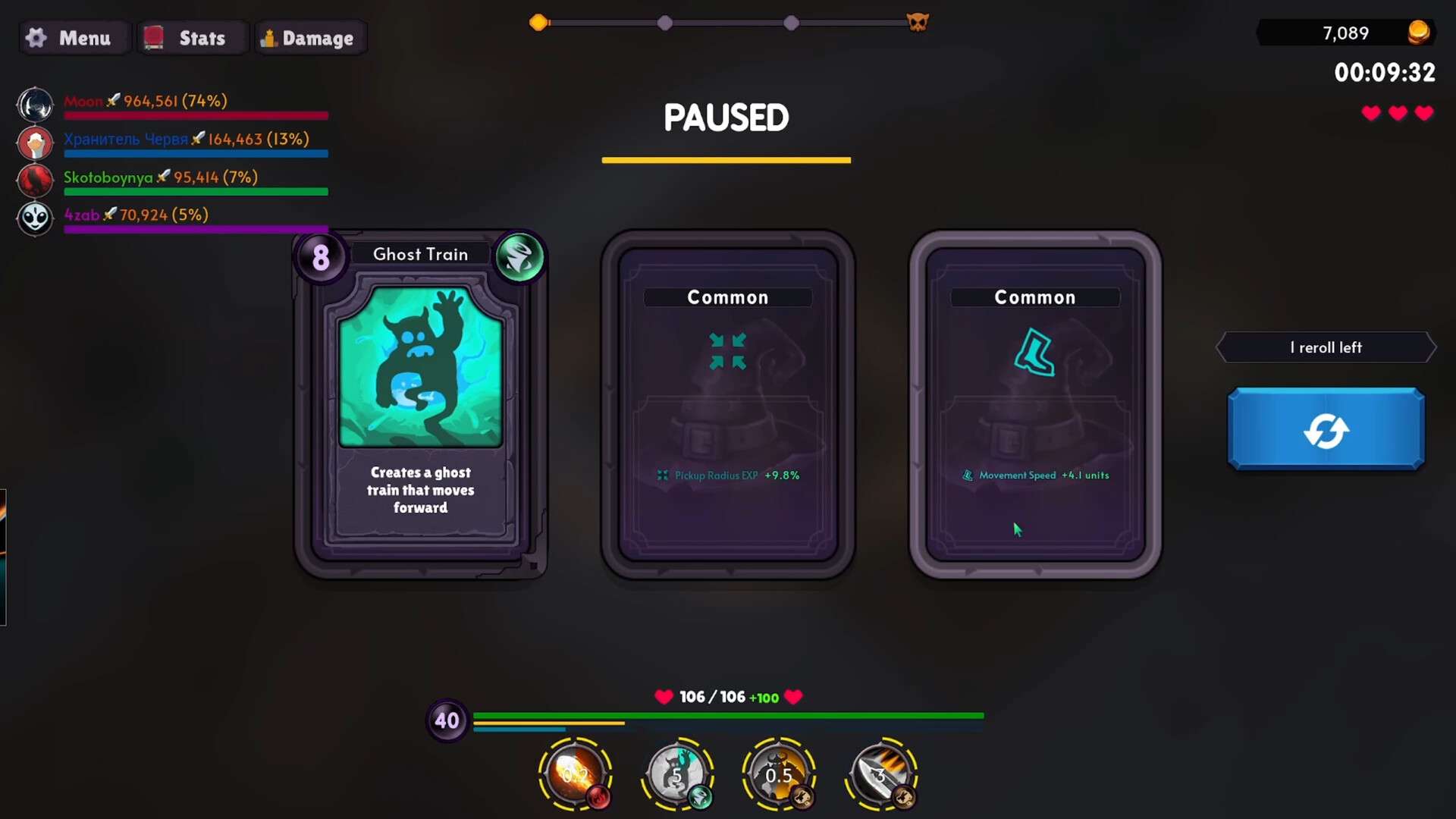
Task: Reroll the upgrade cards
Action: pyautogui.click(x=1326, y=429)
